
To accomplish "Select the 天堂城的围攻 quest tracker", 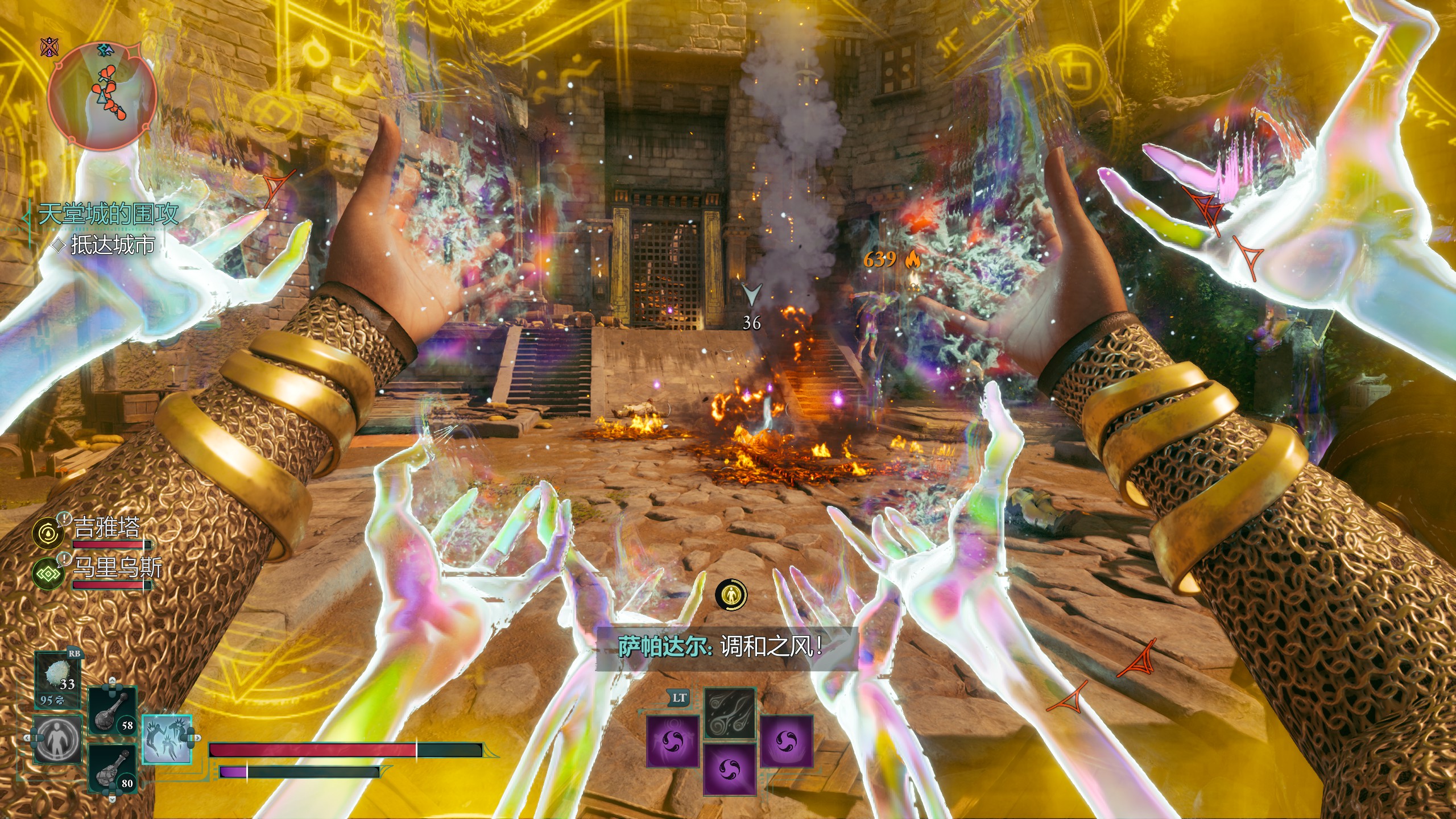I will pyautogui.click(x=108, y=214).
